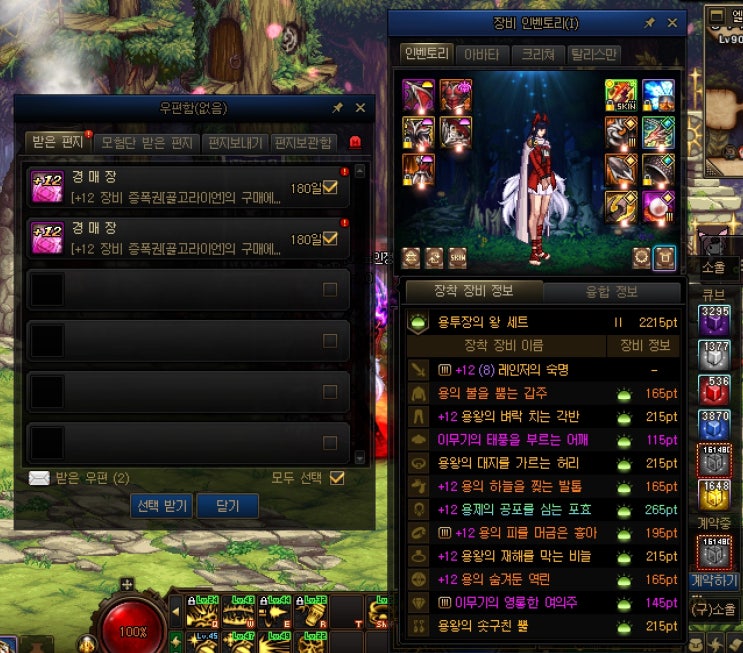Screen dimensions: 743x653
Task: Select the 장착 장비 정보 tab
Action: 475,292
